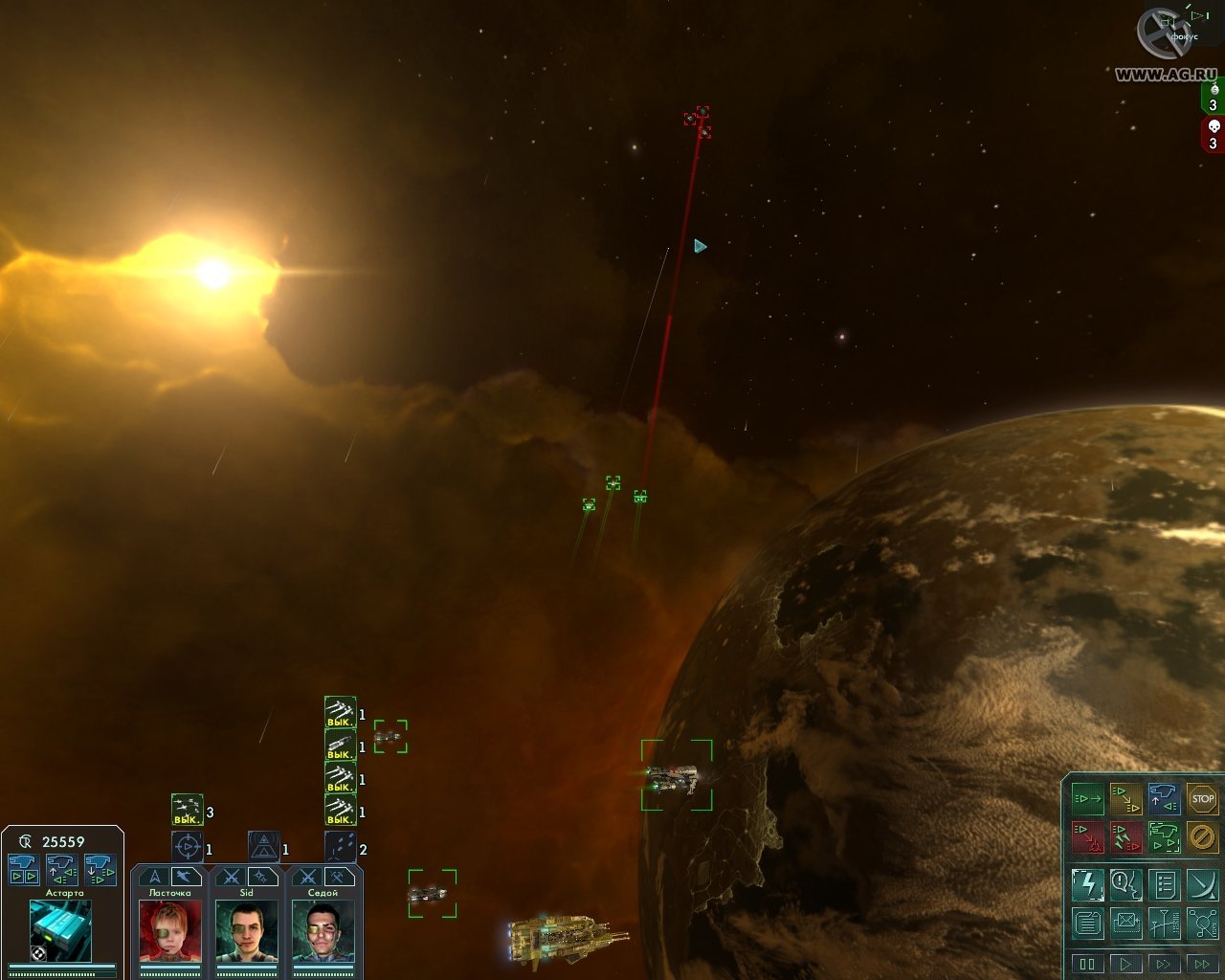Set game speed to normal play
Image resolution: width=1225 pixels, height=980 pixels.
pyautogui.click(x=1125, y=963)
